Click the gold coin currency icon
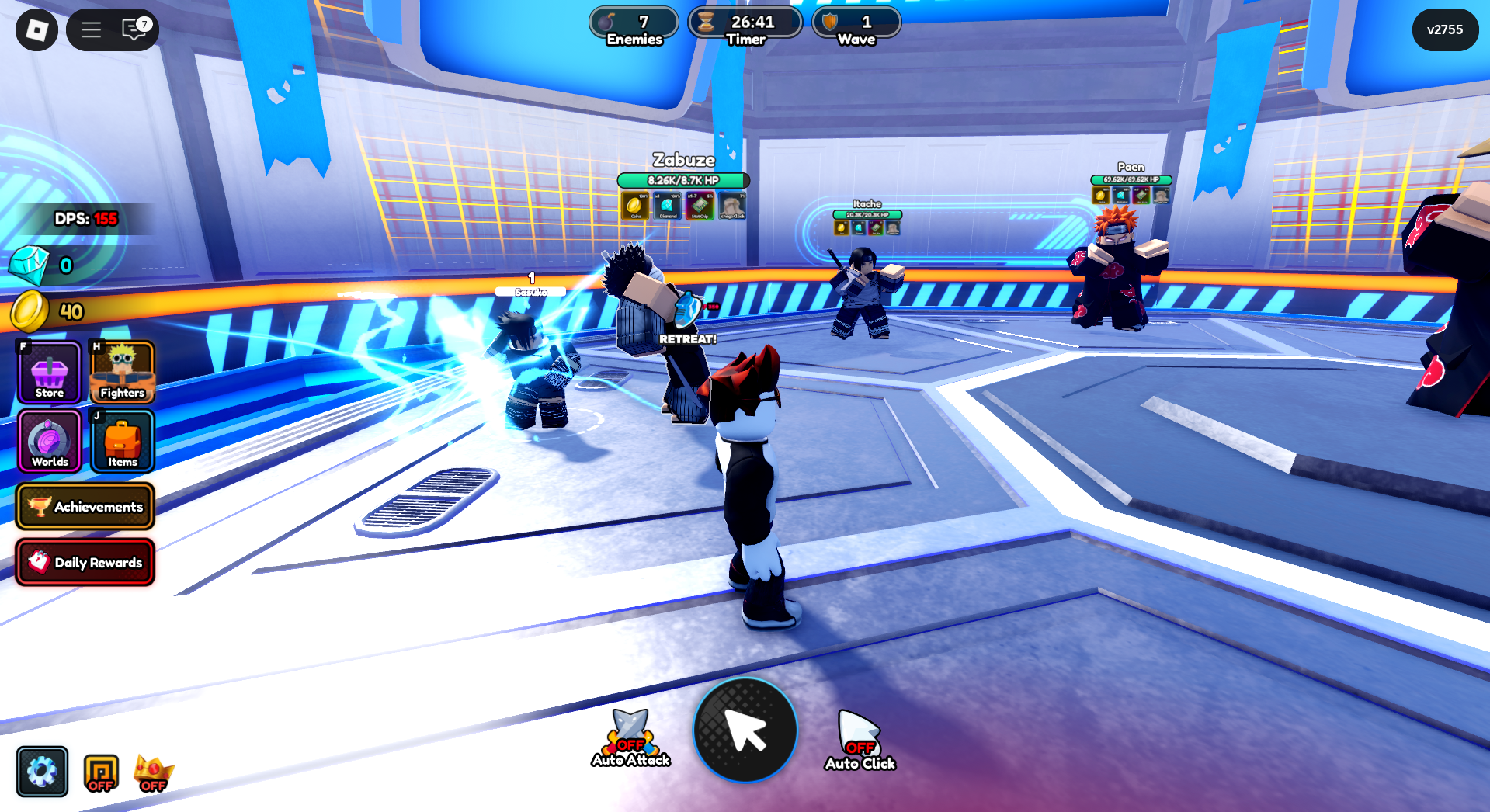The width and height of the screenshot is (1490, 812). pyautogui.click(x=30, y=311)
